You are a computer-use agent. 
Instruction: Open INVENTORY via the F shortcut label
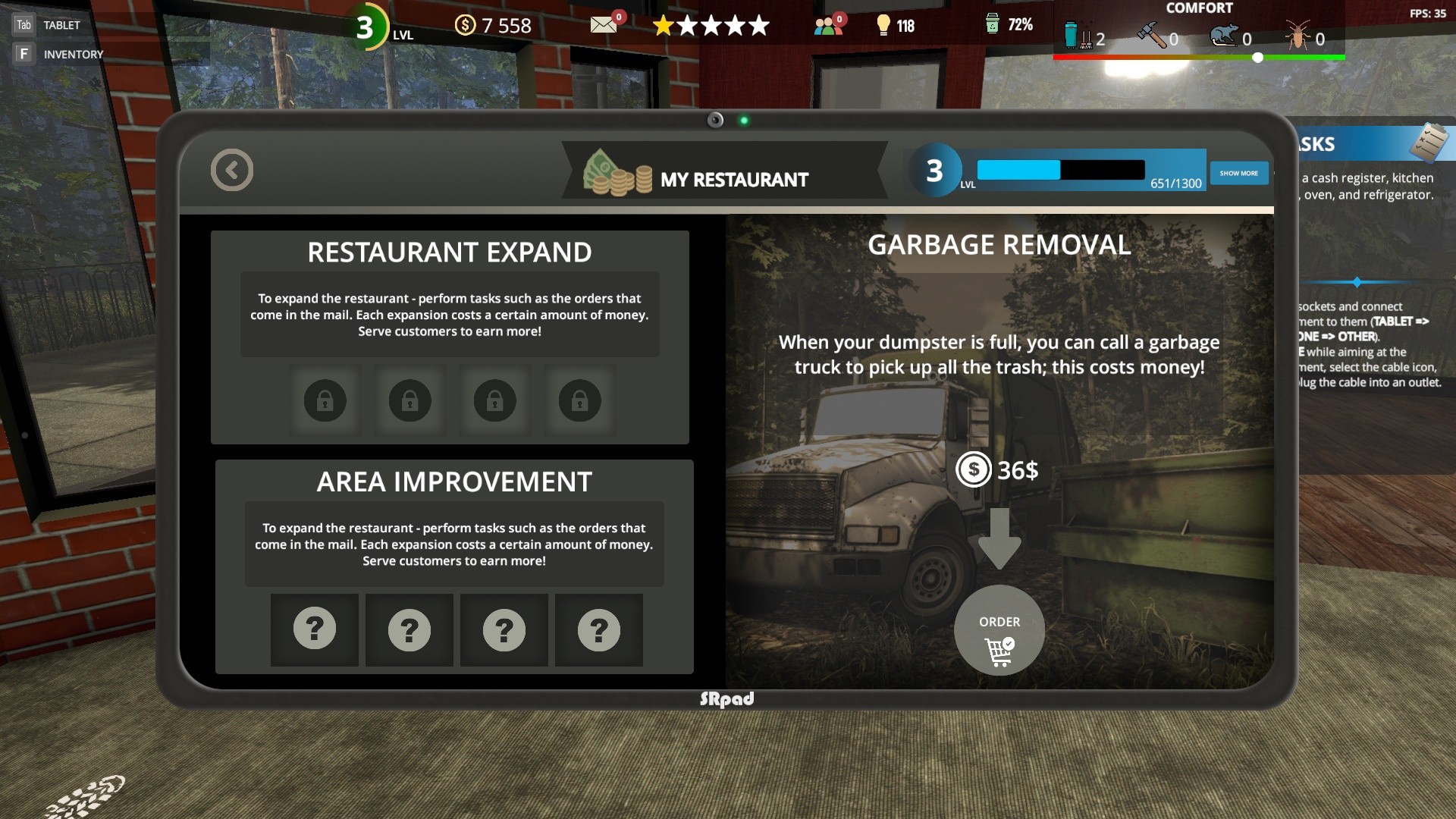(x=25, y=53)
